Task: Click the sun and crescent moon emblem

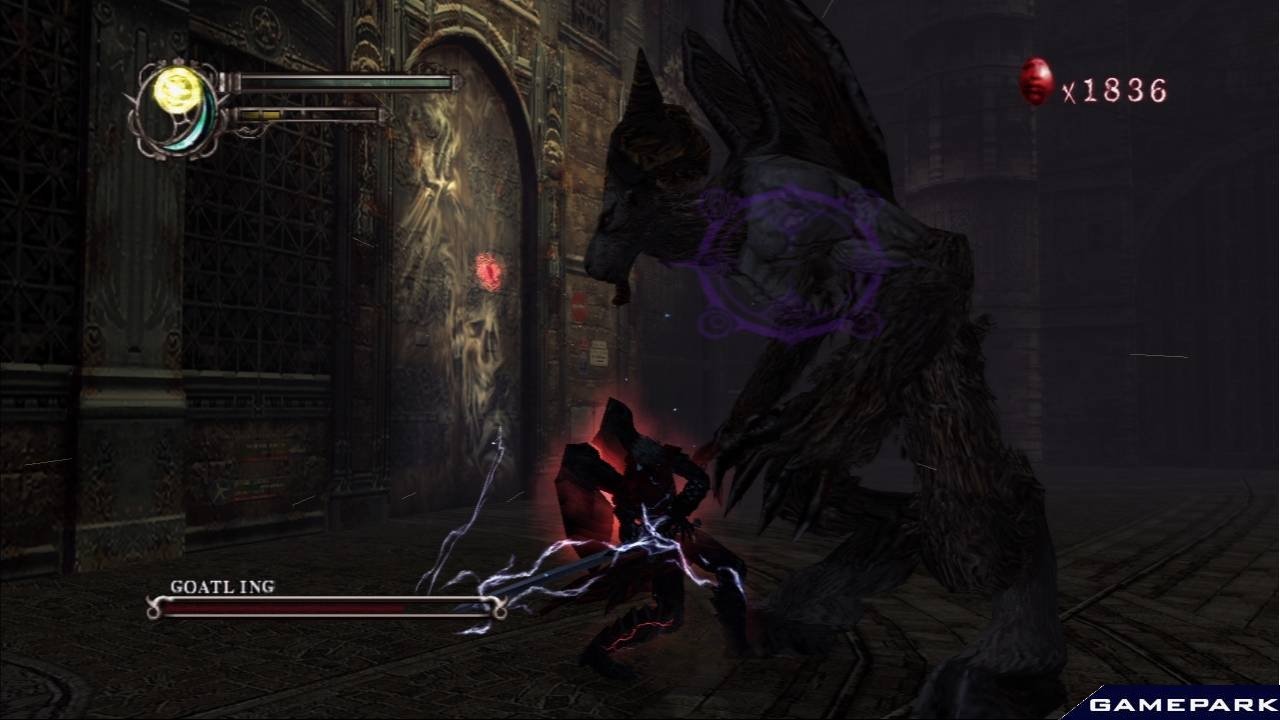Action: point(180,107)
